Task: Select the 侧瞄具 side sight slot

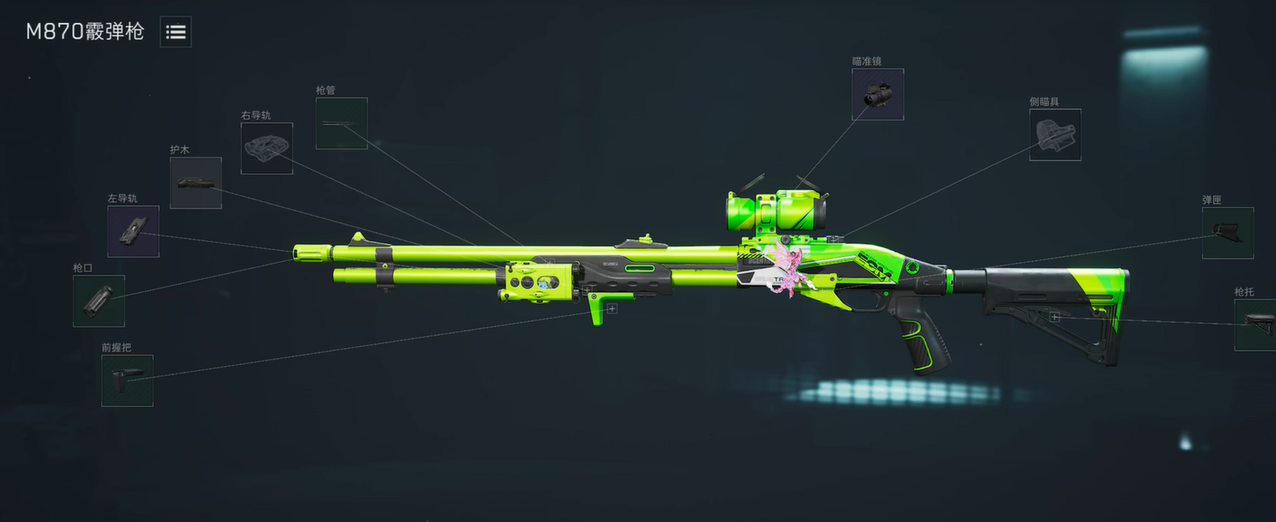Action: point(1055,135)
